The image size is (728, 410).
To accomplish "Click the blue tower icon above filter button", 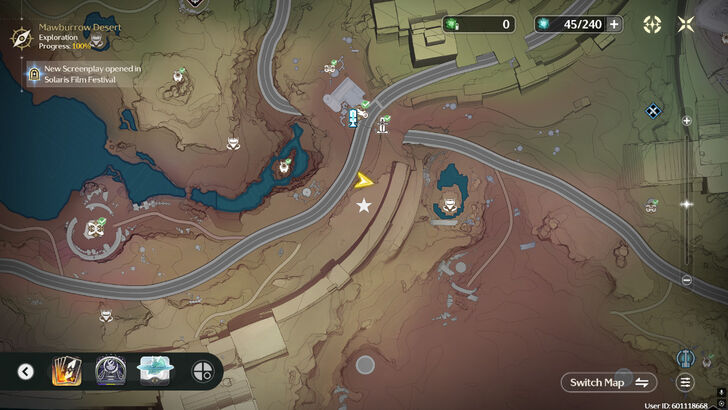I will (x=686, y=356).
